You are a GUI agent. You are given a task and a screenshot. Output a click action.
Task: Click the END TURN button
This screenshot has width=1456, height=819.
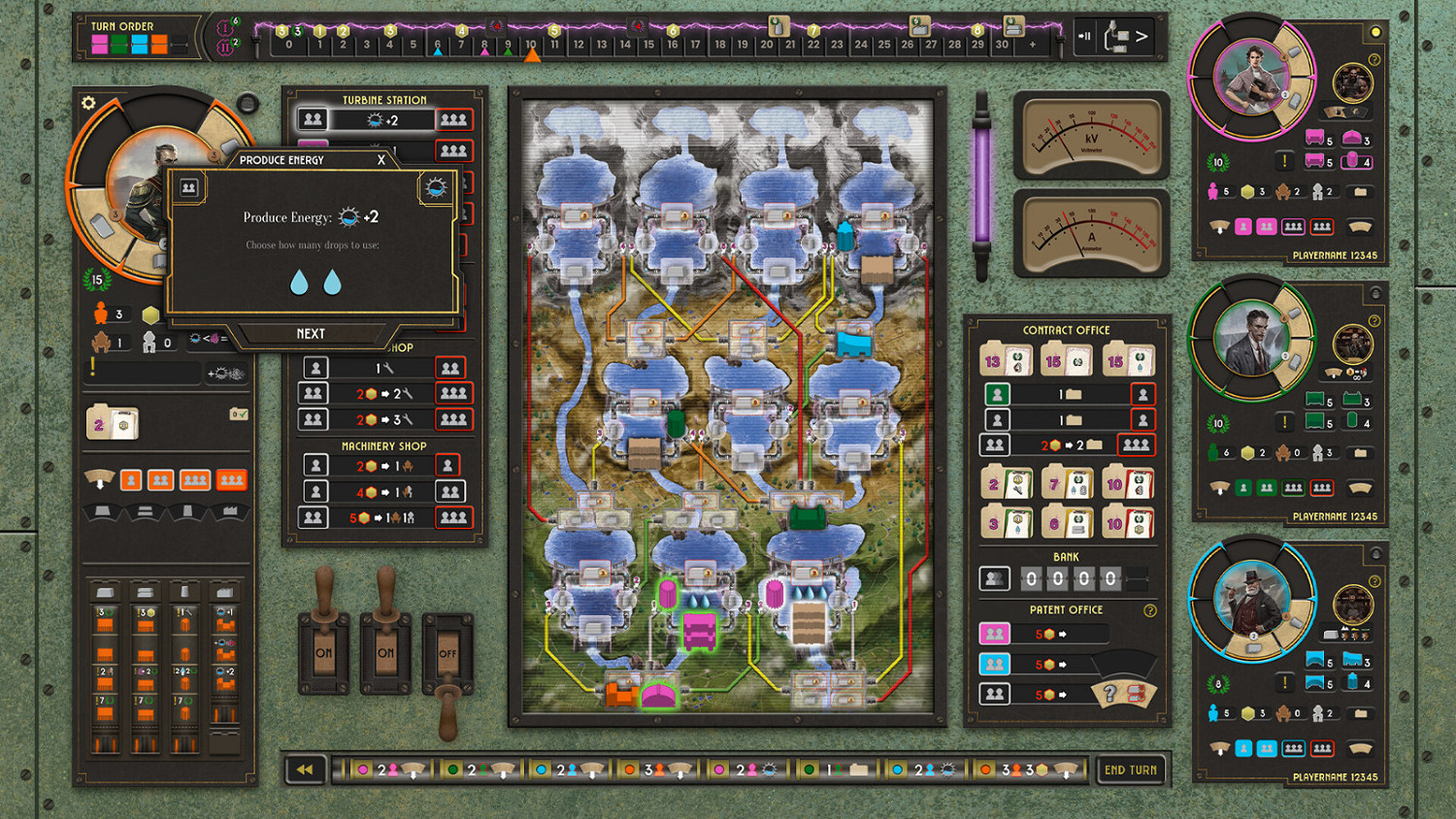(x=1131, y=770)
